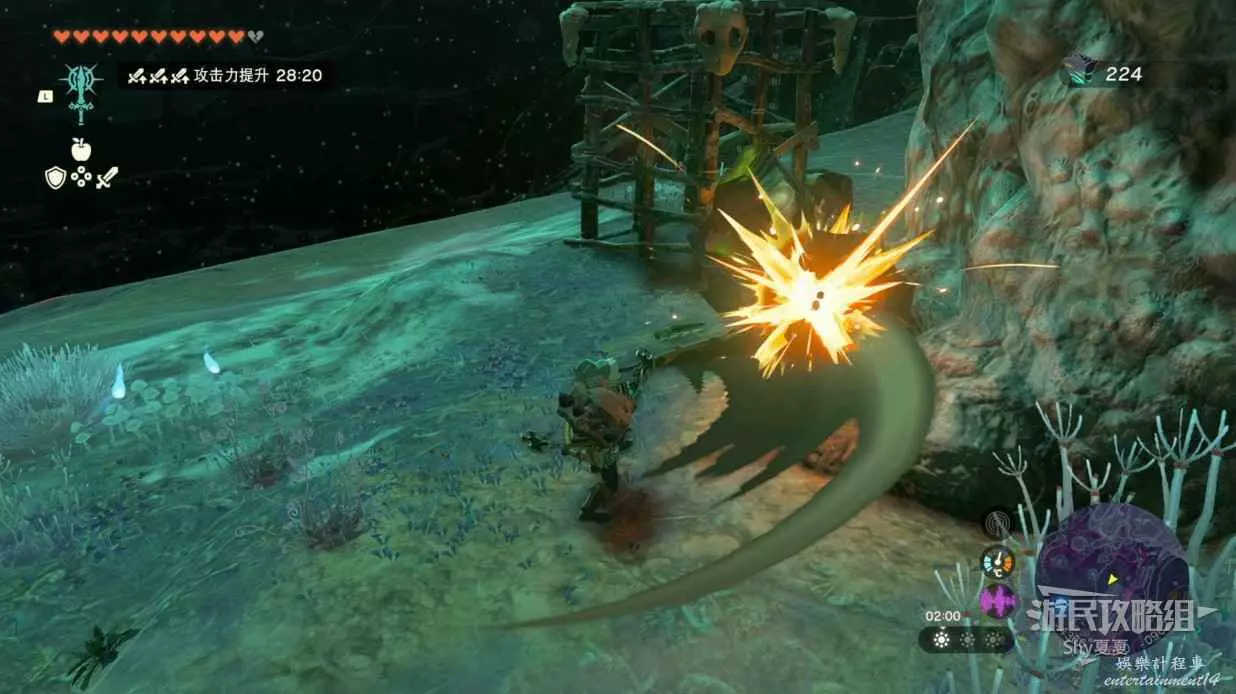Choose the shield quick-select icon
The image size is (1236, 694).
[x=55, y=178]
